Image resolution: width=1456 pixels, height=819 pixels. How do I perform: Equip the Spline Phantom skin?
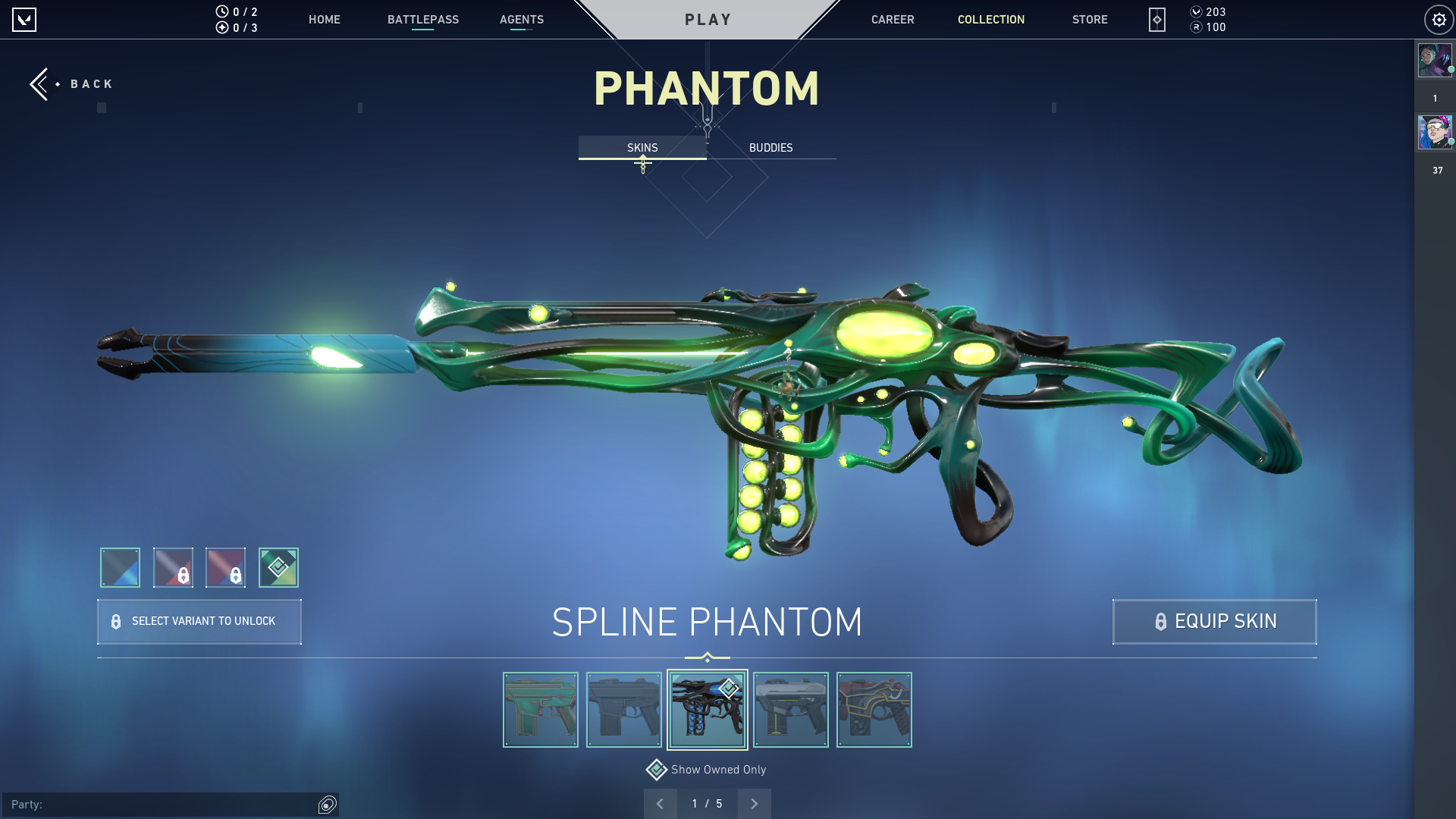[x=1214, y=622]
